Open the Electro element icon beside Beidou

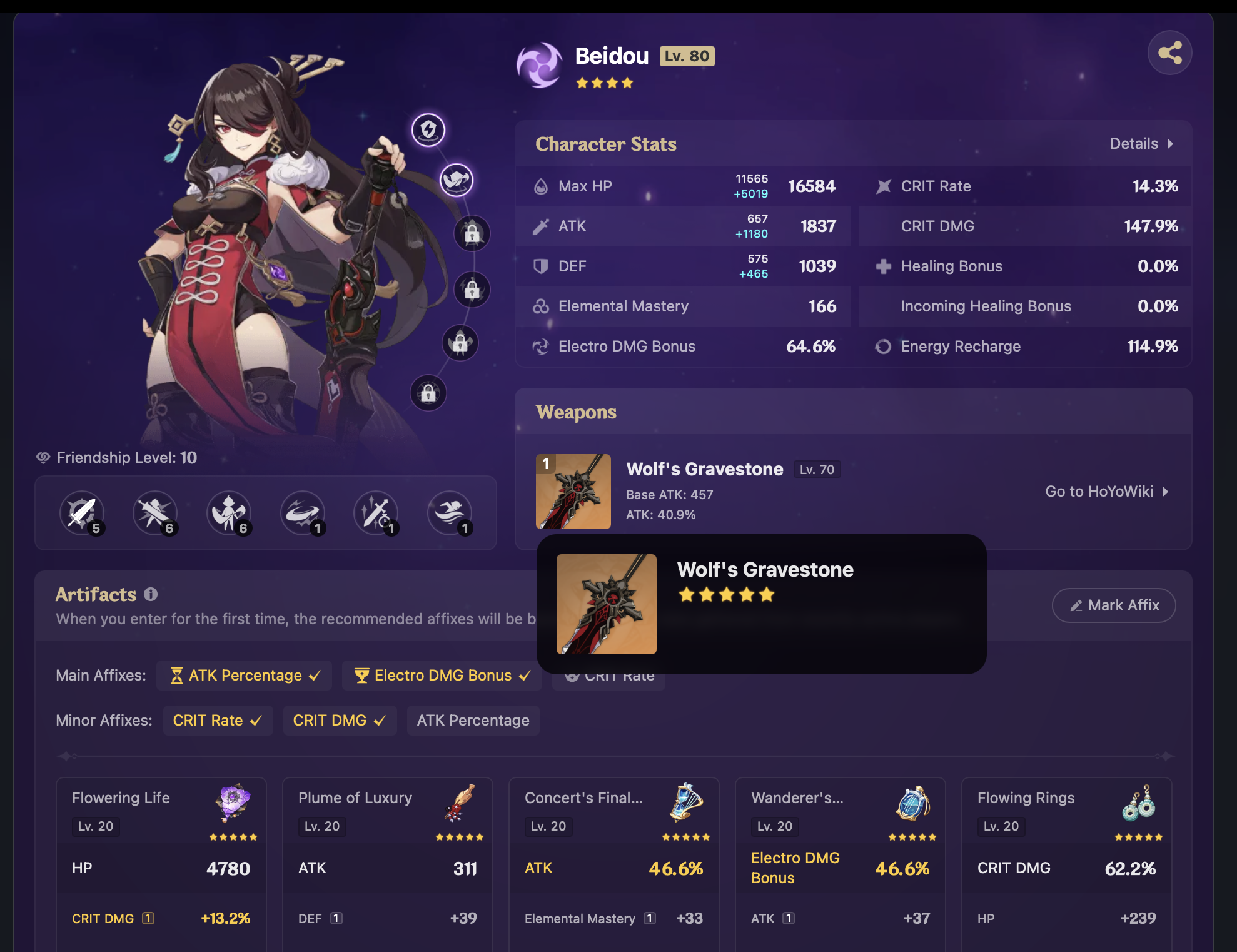(x=539, y=64)
